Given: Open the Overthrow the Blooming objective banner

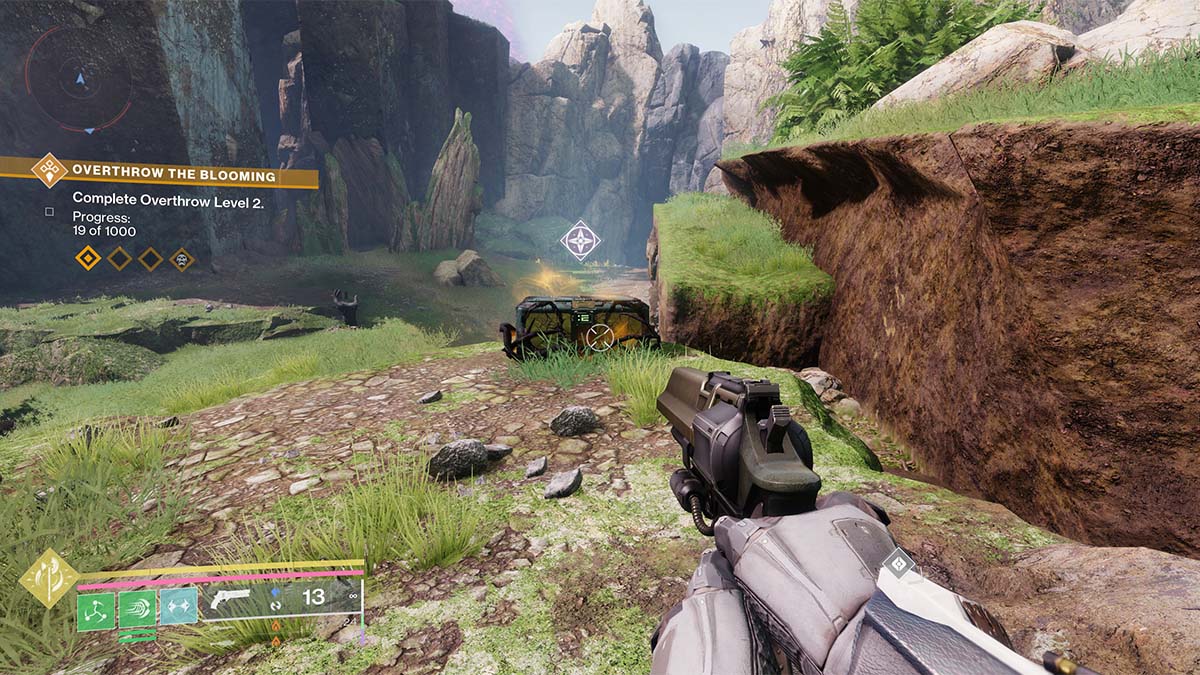Looking at the screenshot, I should [175, 177].
